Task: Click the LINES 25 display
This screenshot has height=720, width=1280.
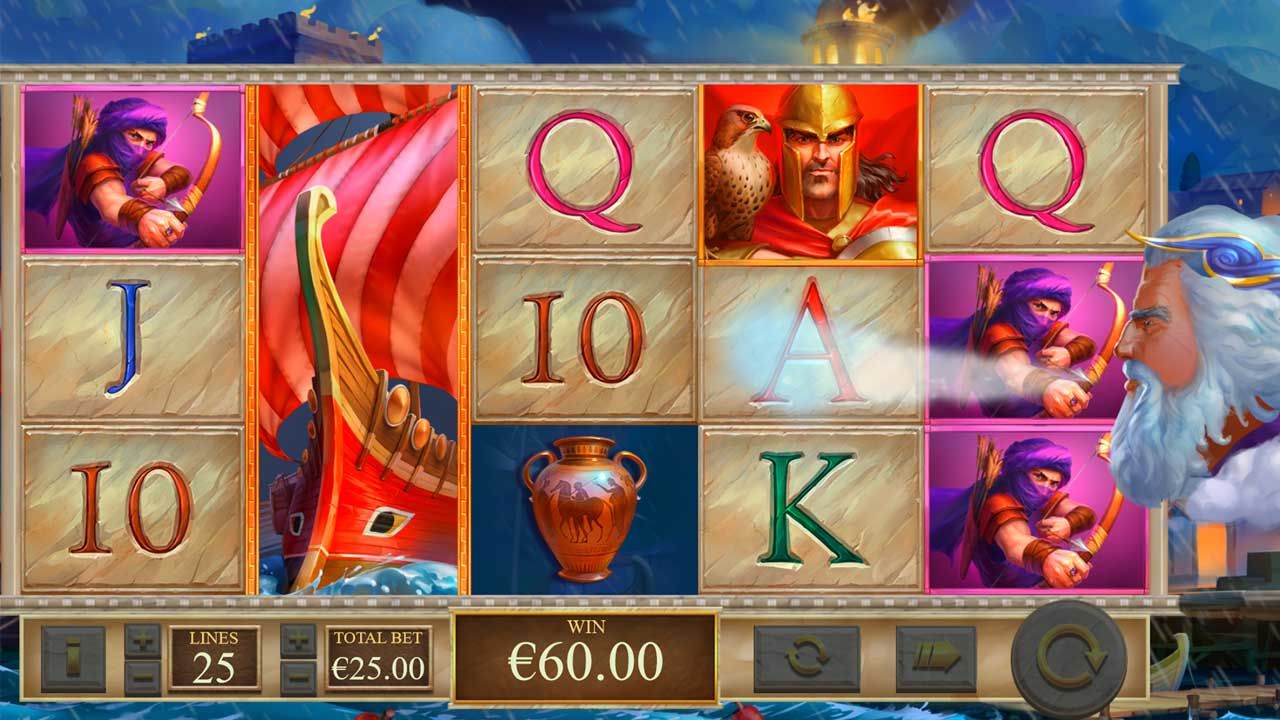Action: [214, 655]
